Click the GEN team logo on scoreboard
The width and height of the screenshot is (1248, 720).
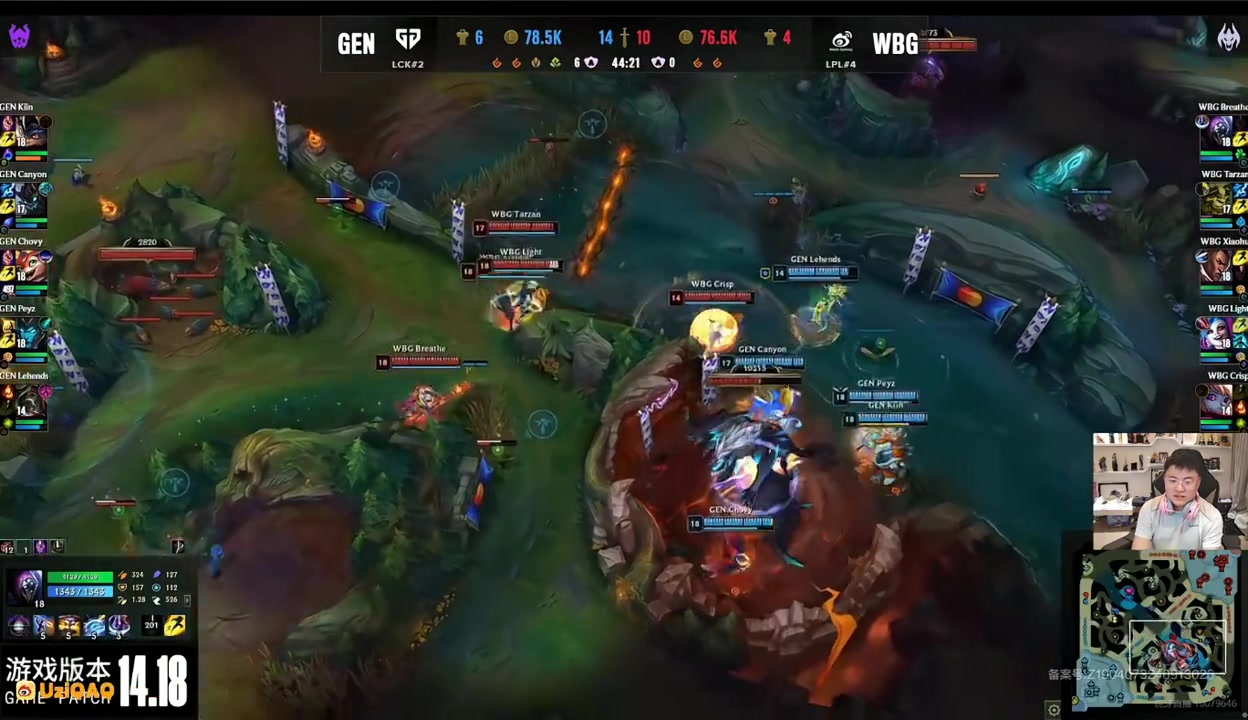tap(408, 39)
